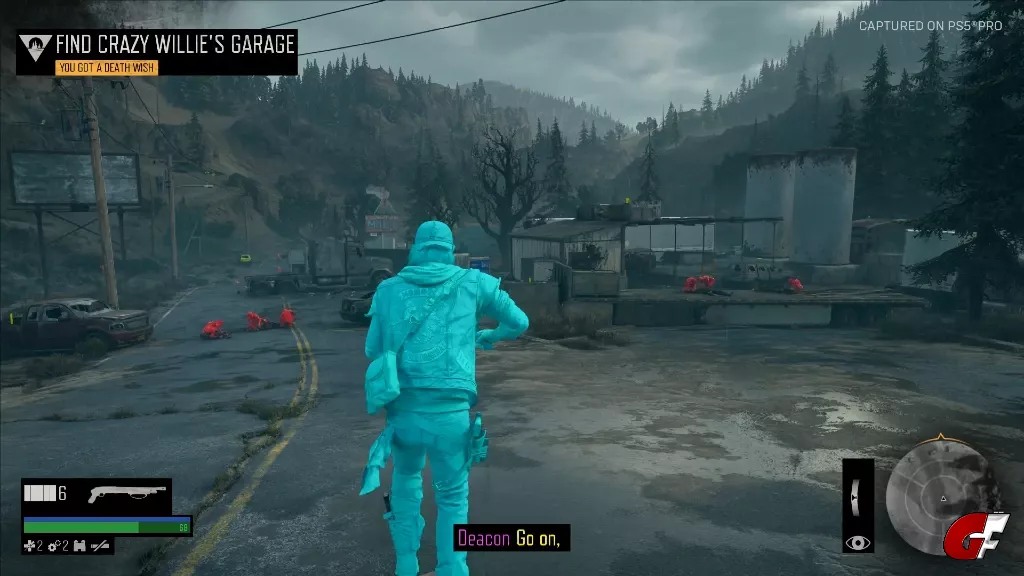The image size is (1024, 576).
Task: Click the red GF watermark logo
Action: click(x=968, y=535)
